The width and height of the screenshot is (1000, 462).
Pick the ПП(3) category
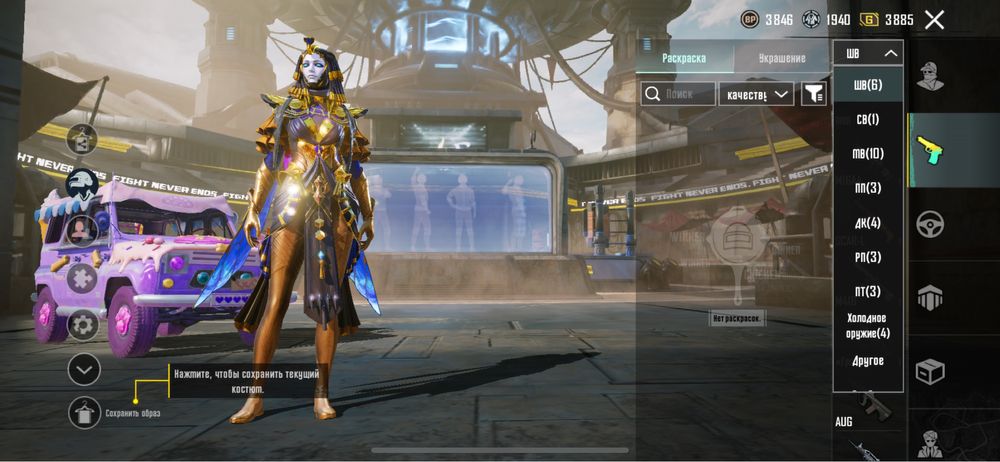click(867, 188)
